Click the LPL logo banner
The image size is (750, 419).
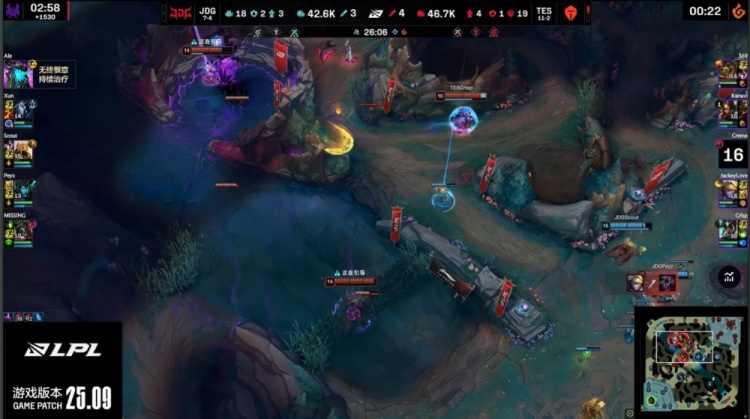60,350
